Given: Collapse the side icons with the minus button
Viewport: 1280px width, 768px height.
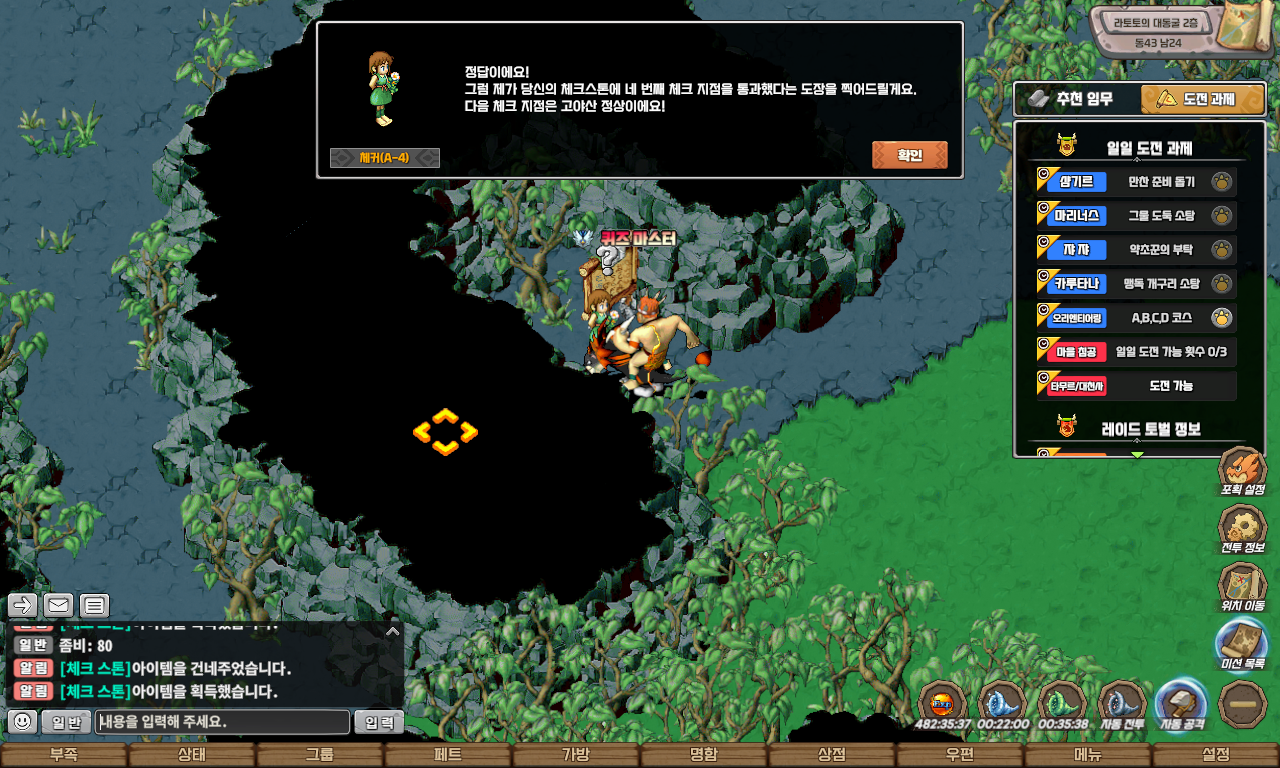Looking at the screenshot, I should click(x=1243, y=704).
